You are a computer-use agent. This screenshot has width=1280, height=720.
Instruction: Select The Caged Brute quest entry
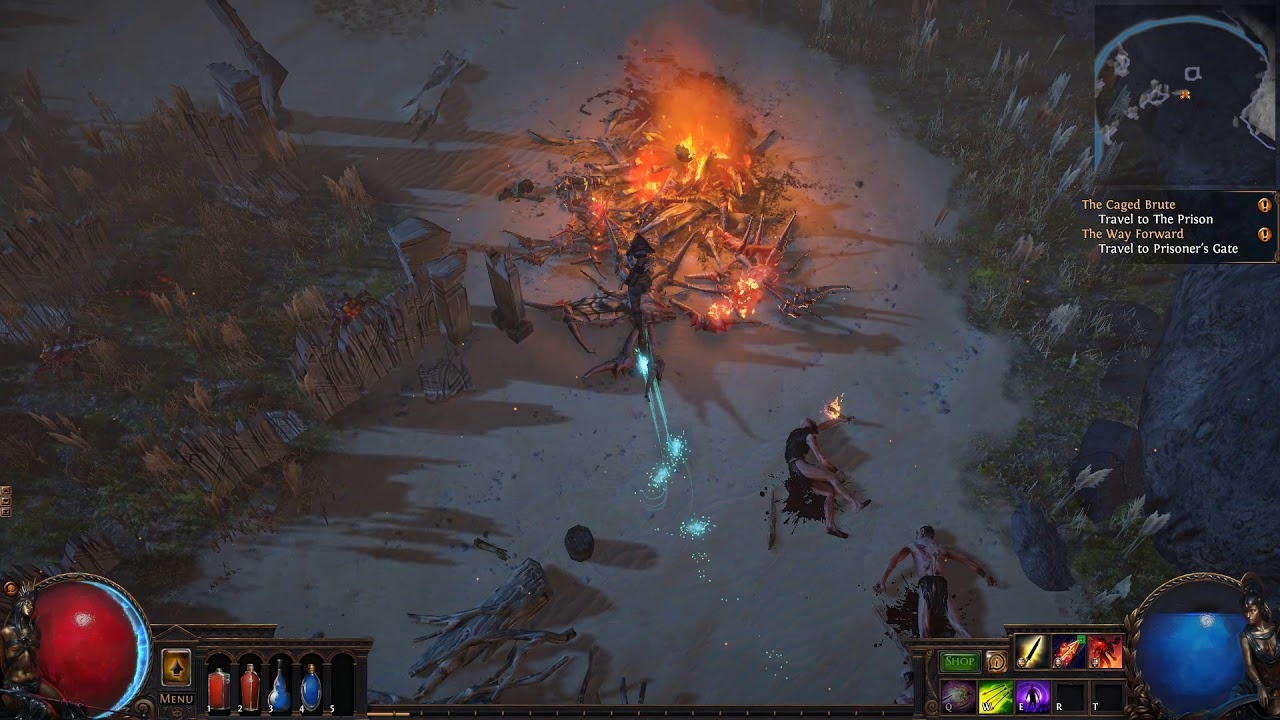click(1128, 205)
